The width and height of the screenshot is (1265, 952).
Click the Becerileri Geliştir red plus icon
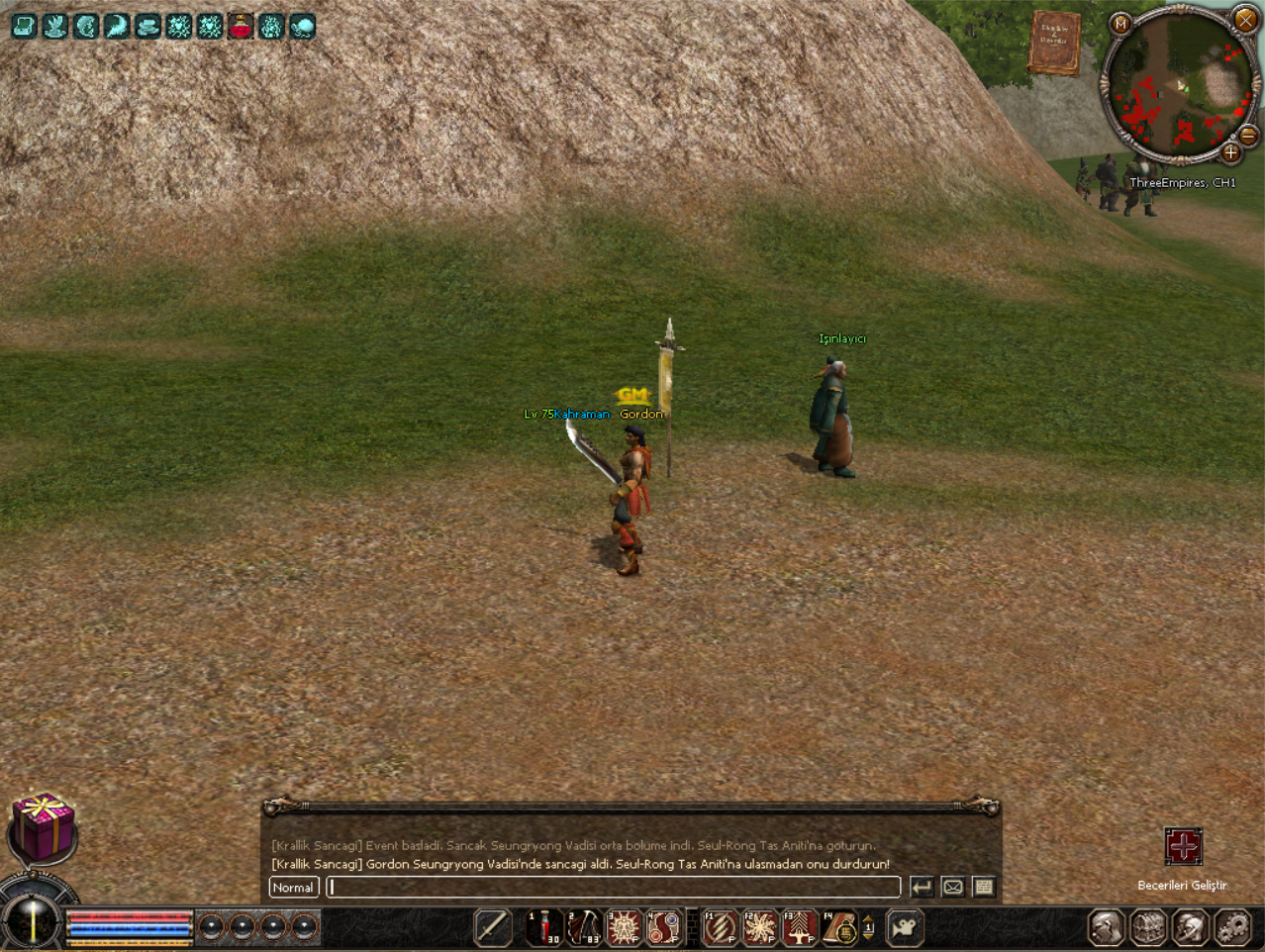tap(1183, 847)
